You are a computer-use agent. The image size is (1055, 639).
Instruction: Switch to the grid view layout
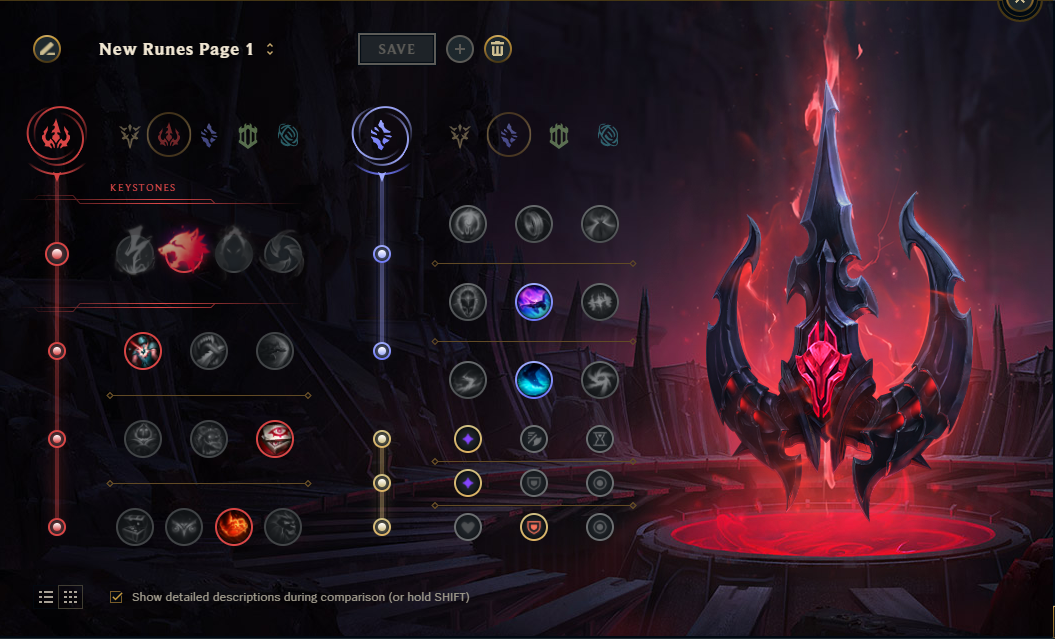71,597
